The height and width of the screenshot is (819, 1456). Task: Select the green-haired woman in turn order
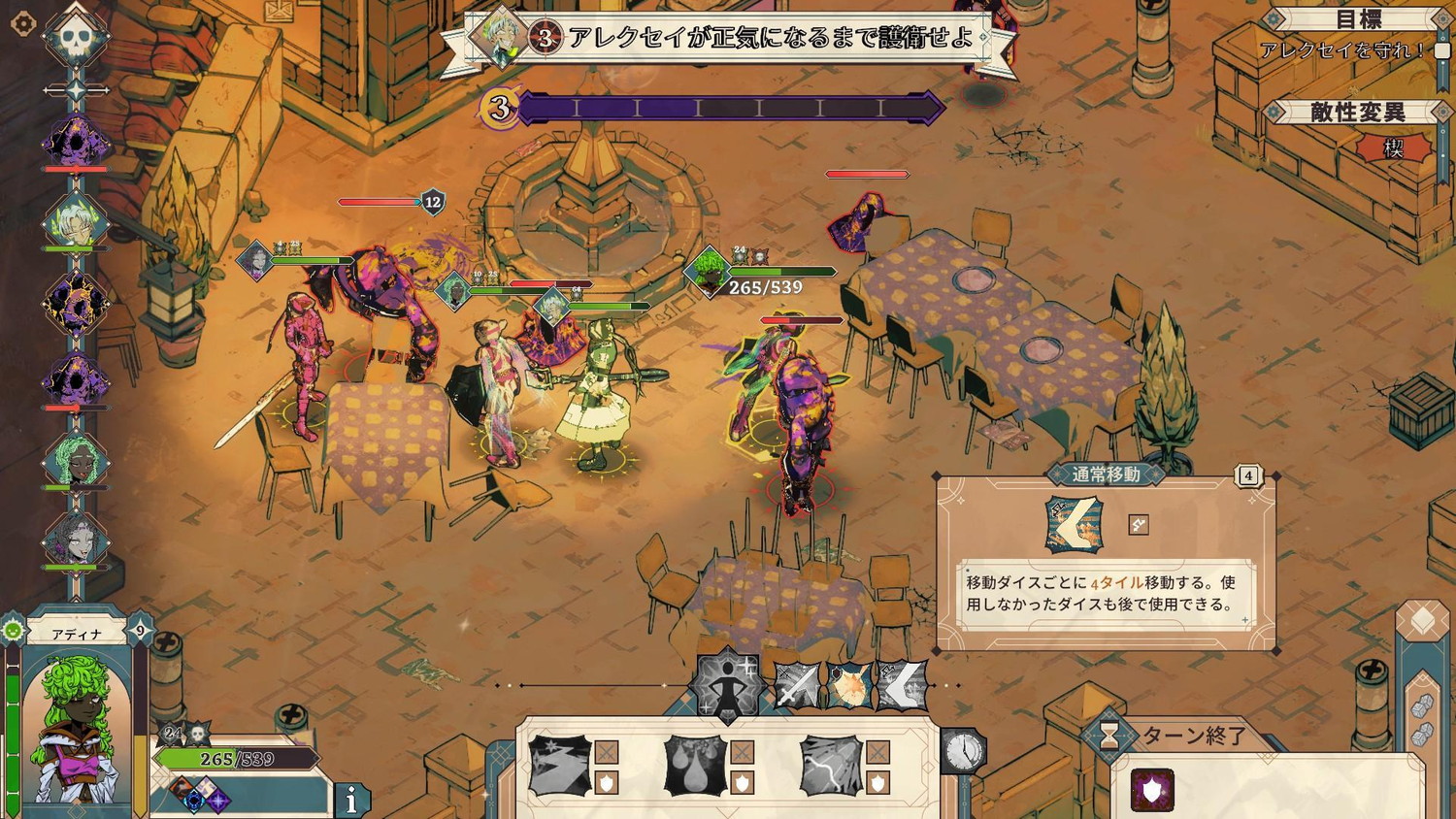76,462
